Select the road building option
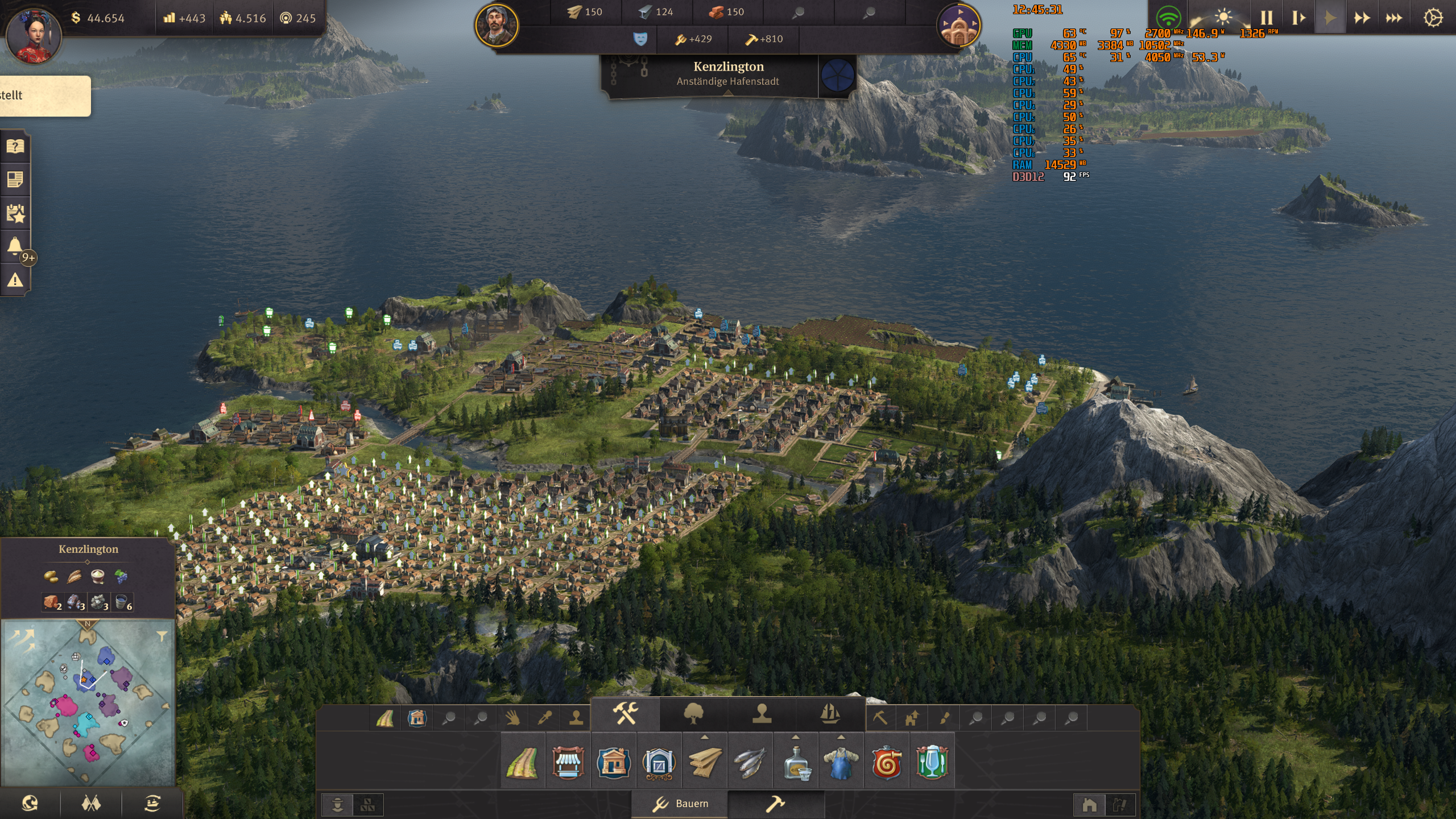Image resolution: width=1456 pixels, height=819 pixels. coord(522,762)
